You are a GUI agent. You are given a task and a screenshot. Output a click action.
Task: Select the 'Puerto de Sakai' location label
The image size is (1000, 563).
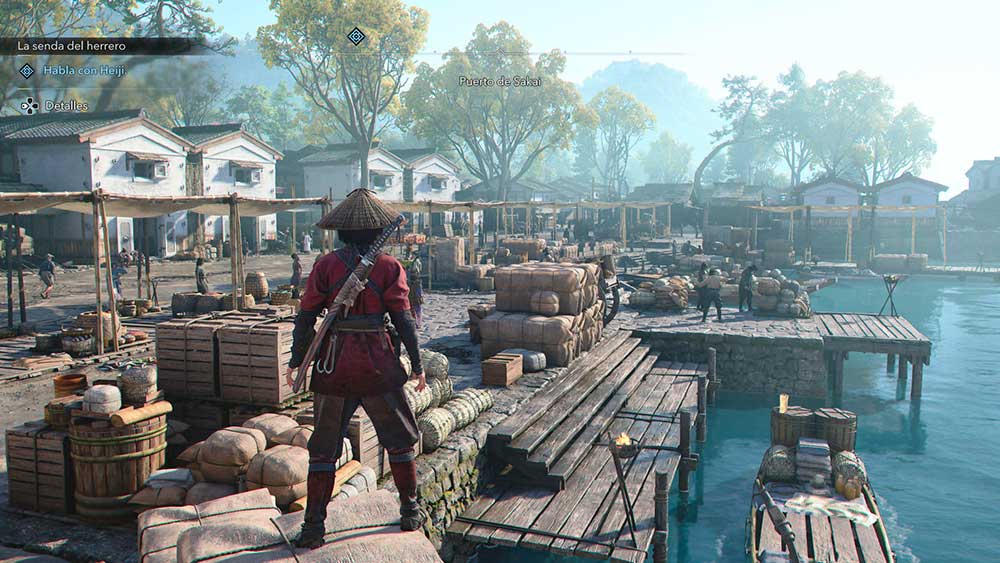[x=500, y=81]
